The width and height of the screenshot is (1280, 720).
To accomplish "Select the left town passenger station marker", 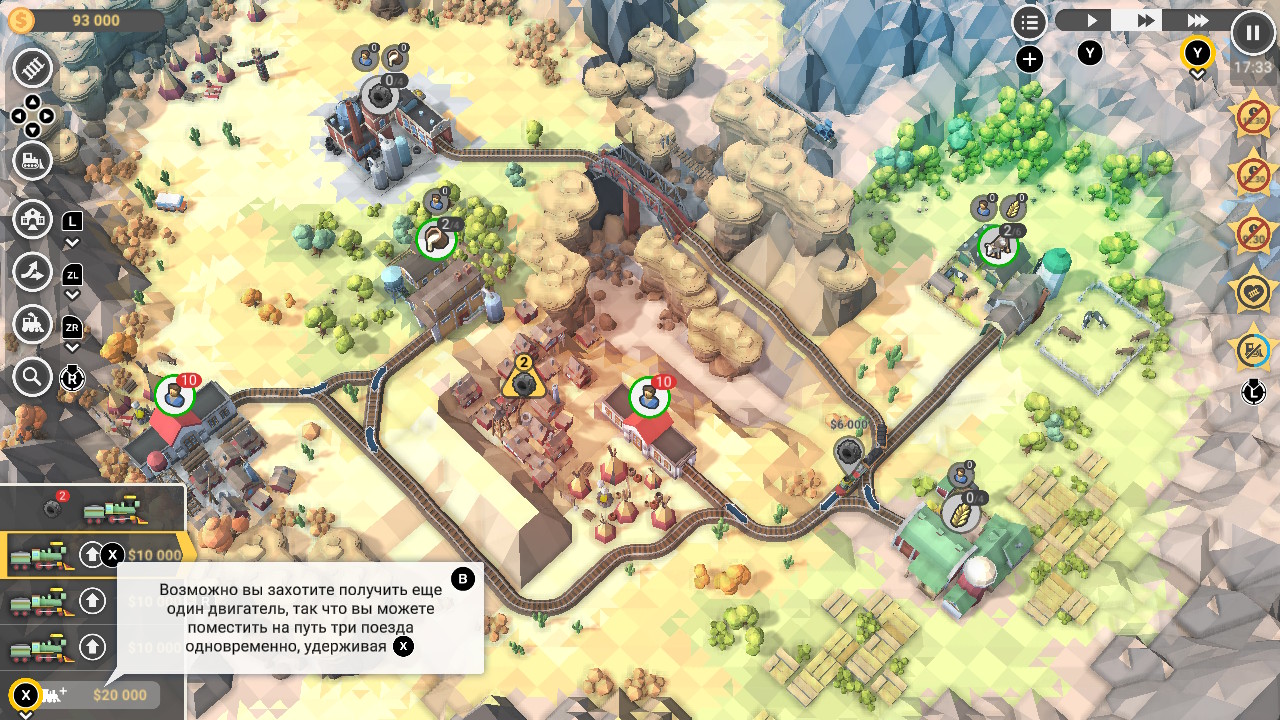I will pyautogui.click(x=174, y=395).
